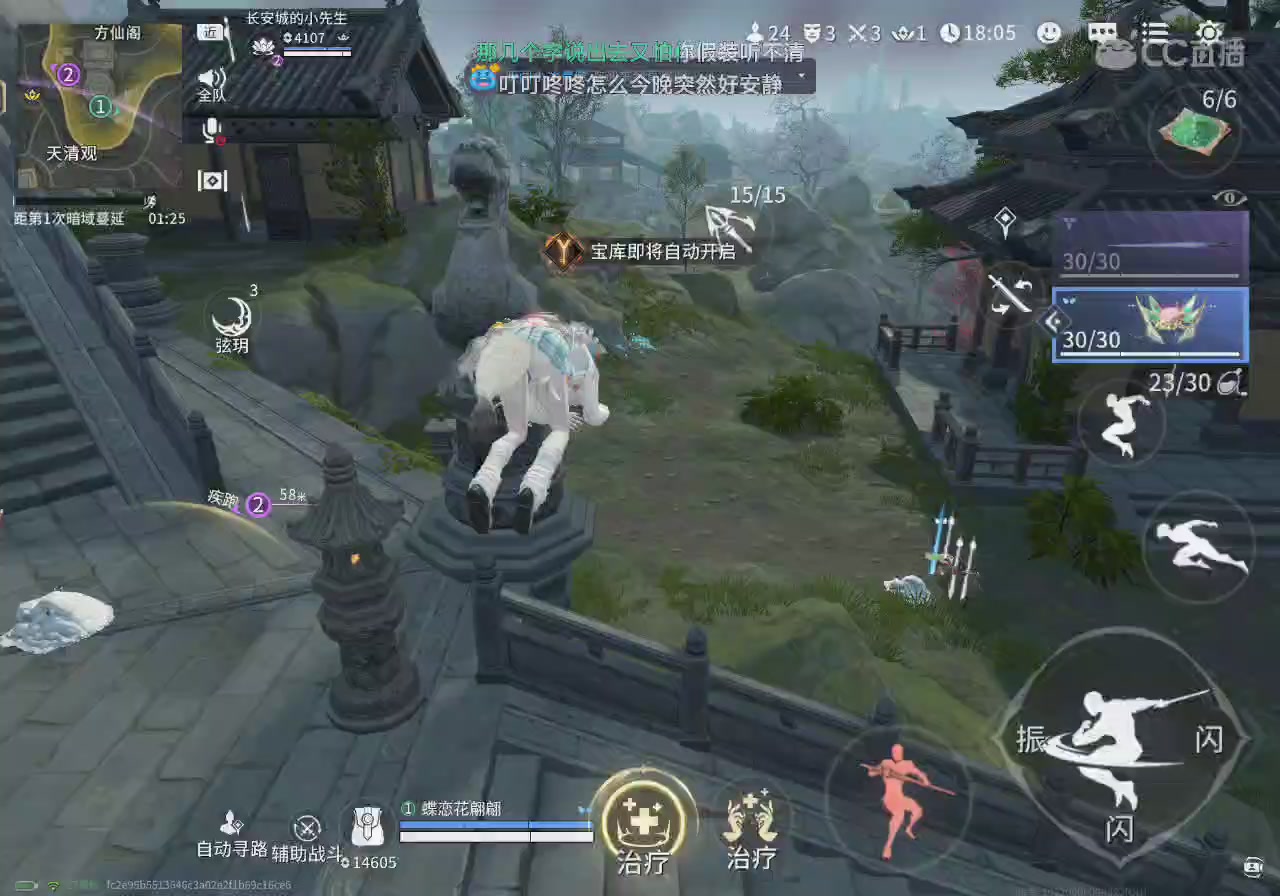The height and width of the screenshot is (896, 1280).
Task: Open the settings gear icon top right
Action: tap(1210, 33)
